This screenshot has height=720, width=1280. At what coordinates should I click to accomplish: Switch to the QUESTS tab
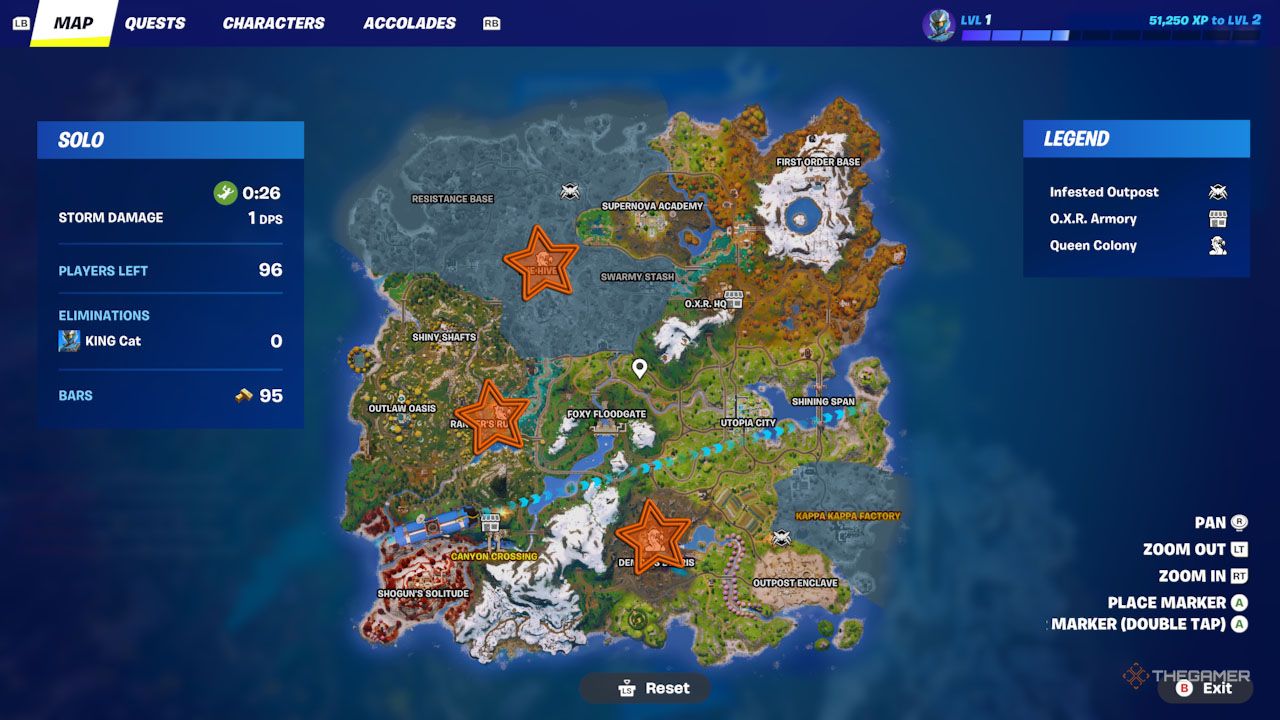(156, 22)
